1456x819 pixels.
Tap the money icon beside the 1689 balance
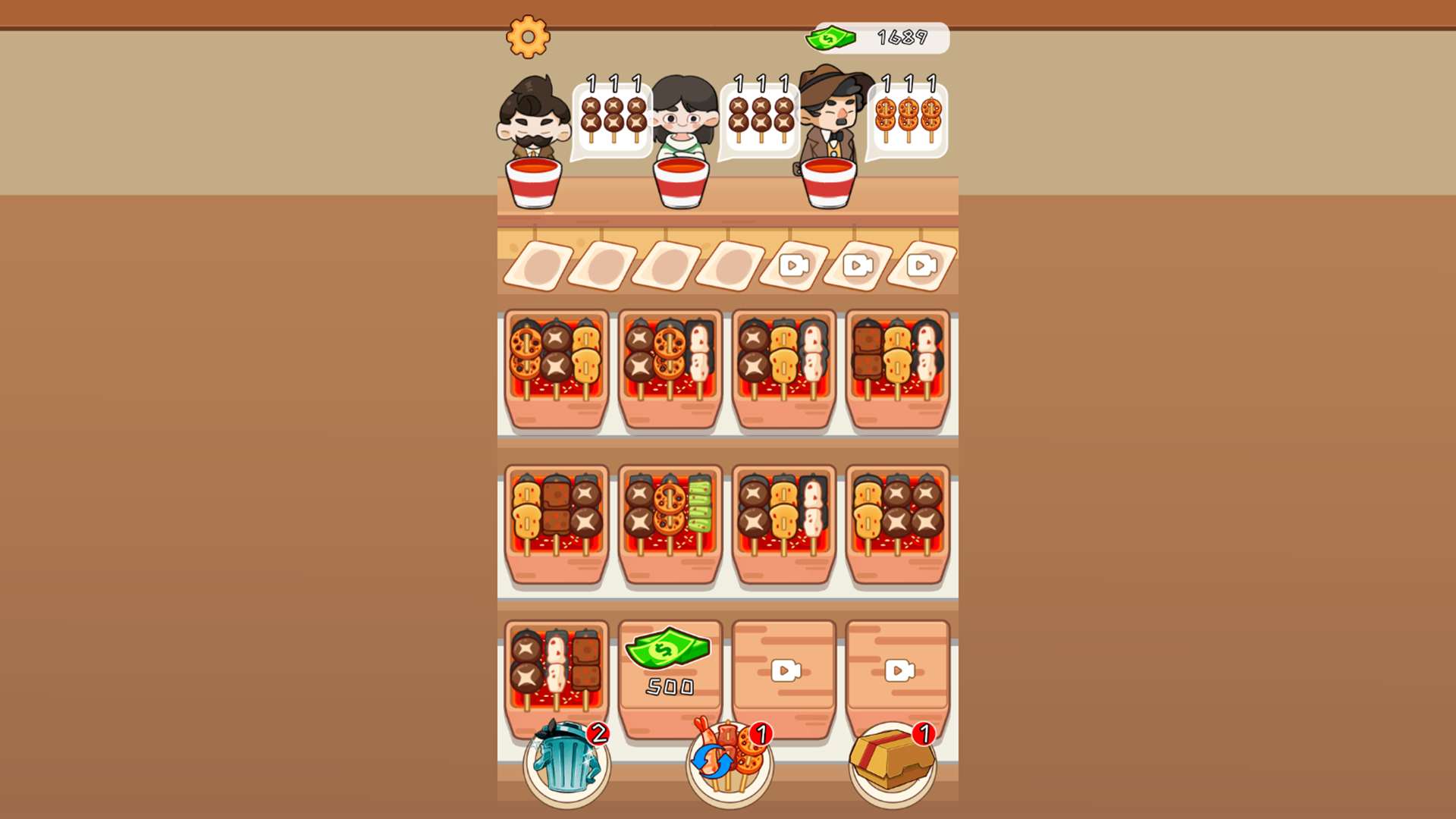tap(830, 38)
